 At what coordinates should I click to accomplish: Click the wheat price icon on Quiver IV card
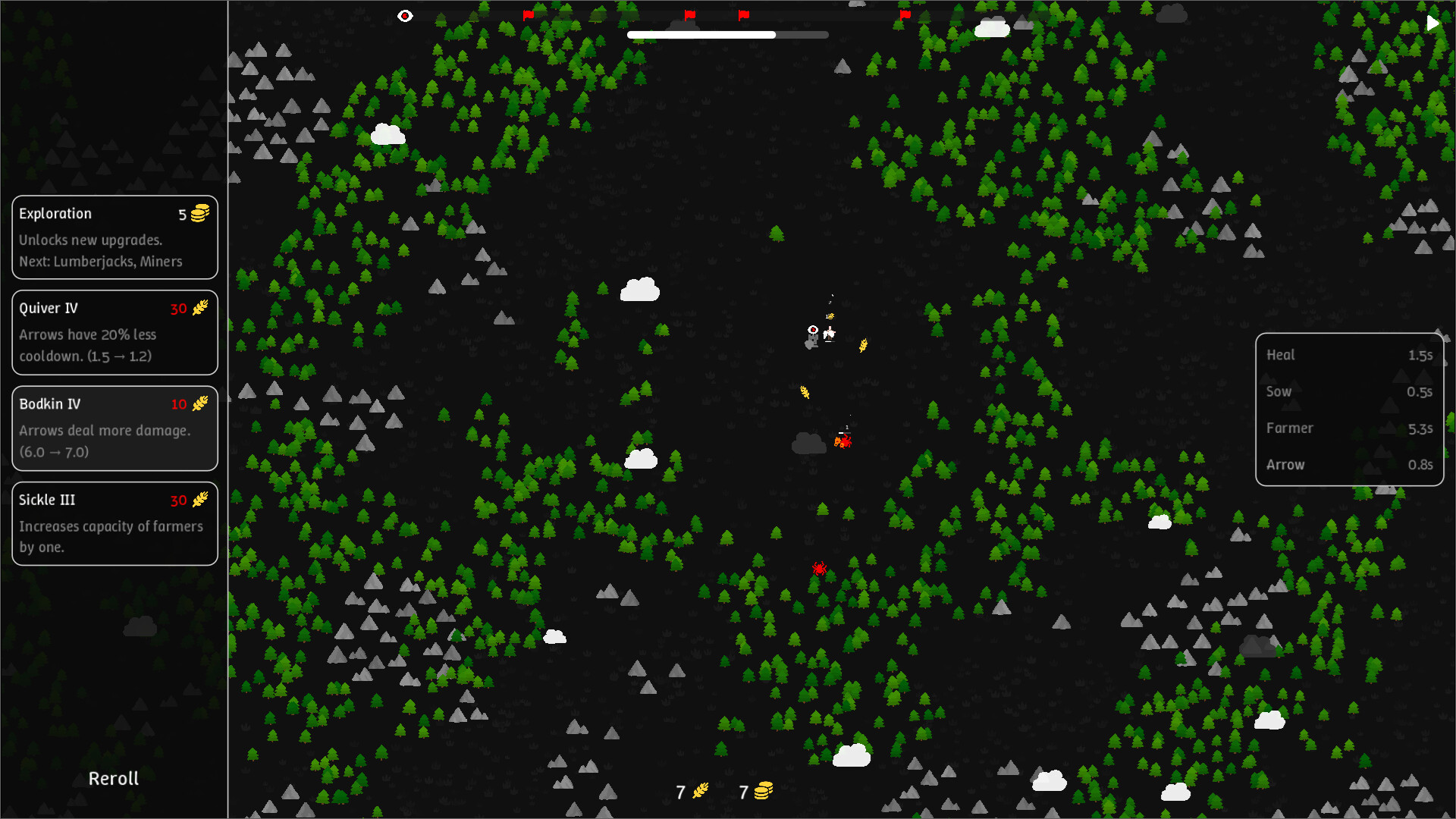click(200, 309)
